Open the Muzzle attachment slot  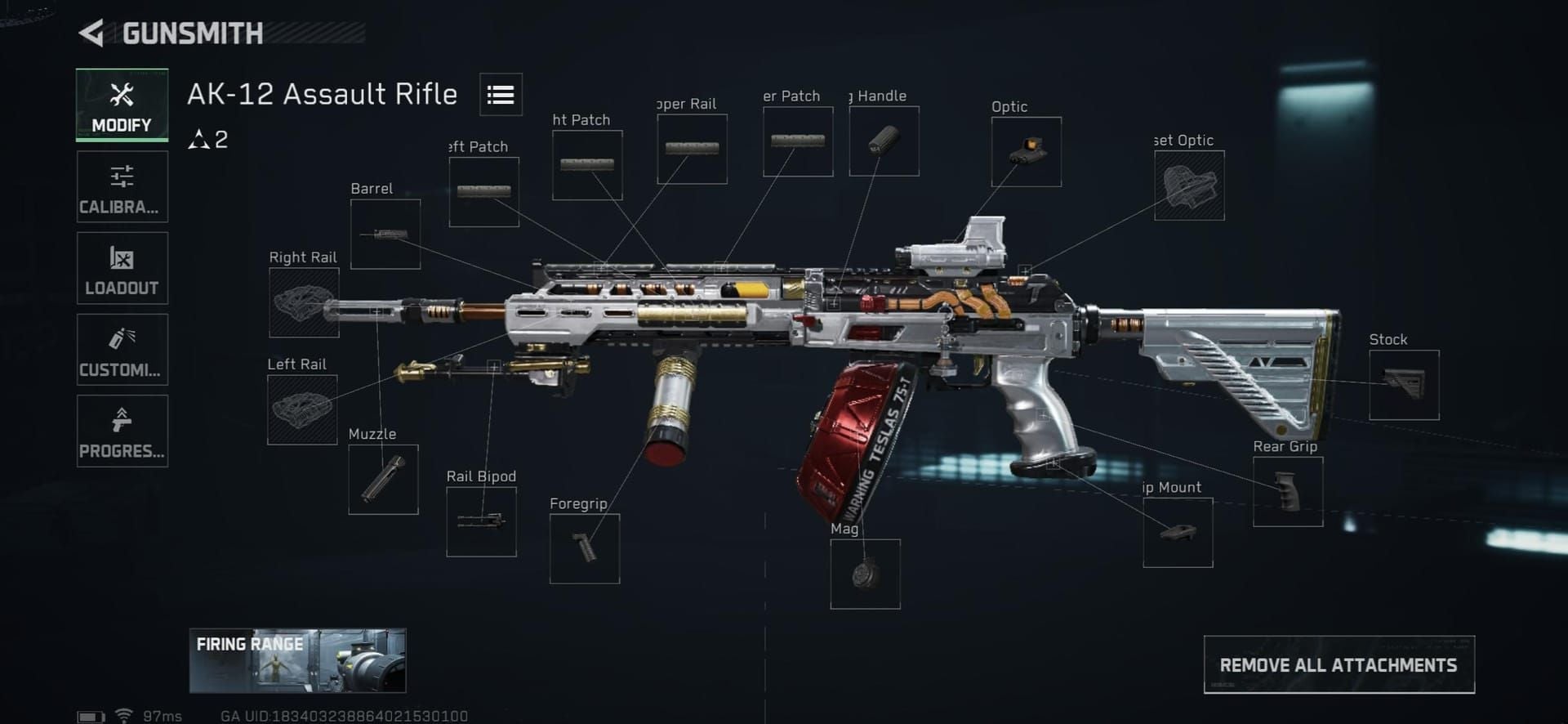tap(382, 479)
